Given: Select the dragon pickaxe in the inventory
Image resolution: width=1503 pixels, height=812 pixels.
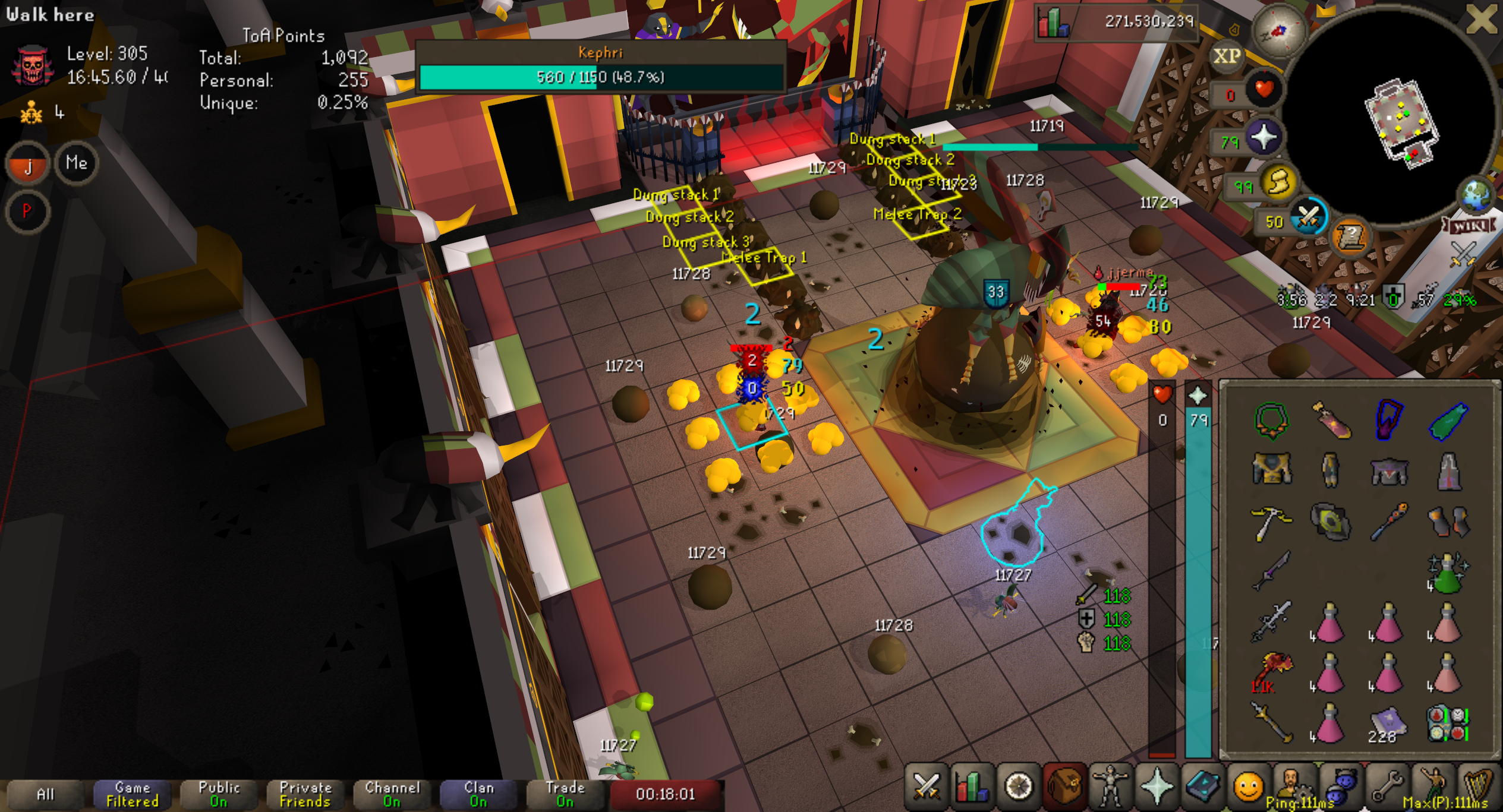Looking at the screenshot, I should point(1271,522).
